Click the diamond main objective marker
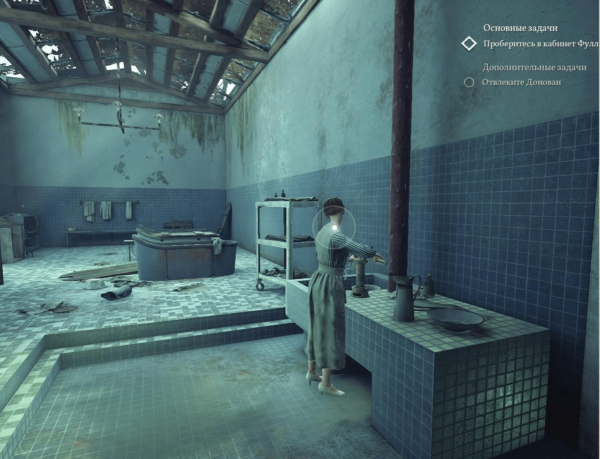Image resolution: width=600 pixels, height=459 pixels. coord(467,44)
